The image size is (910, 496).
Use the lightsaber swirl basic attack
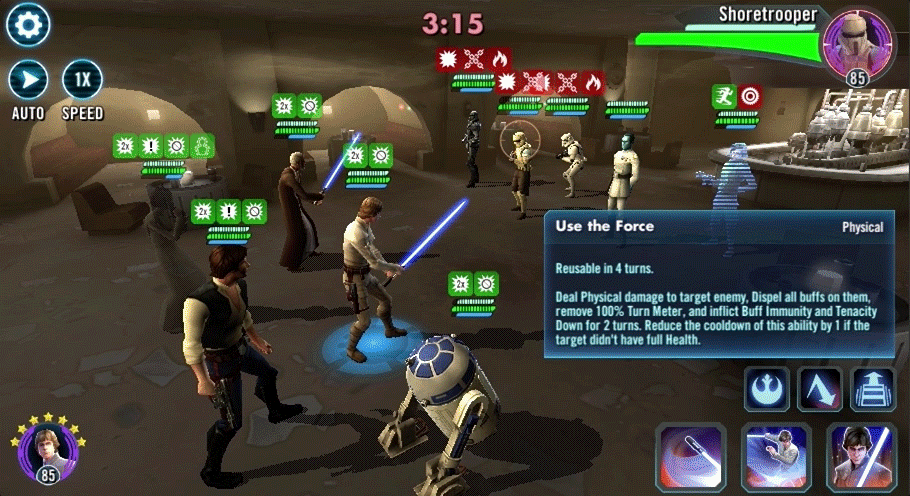pyautogui.click(x=690, y=457)
